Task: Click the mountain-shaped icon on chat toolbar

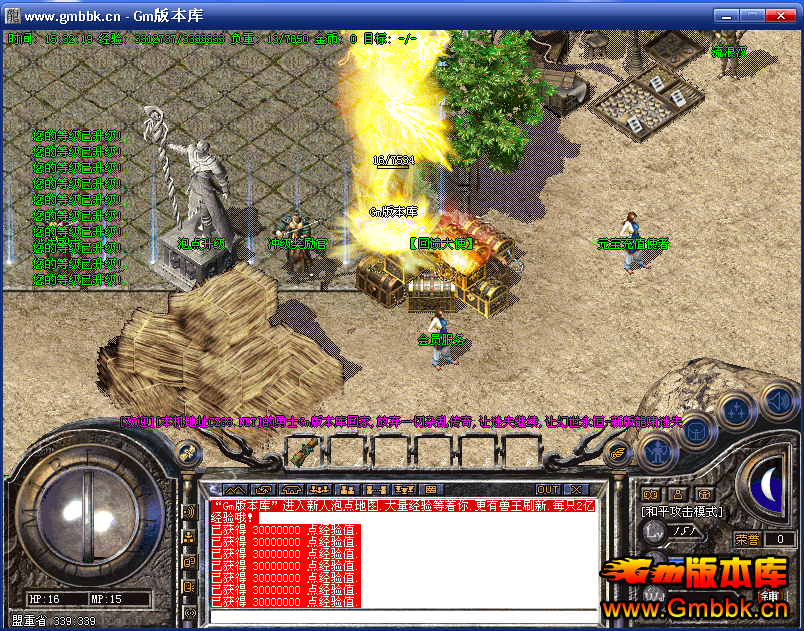Action: pos(233,489)
